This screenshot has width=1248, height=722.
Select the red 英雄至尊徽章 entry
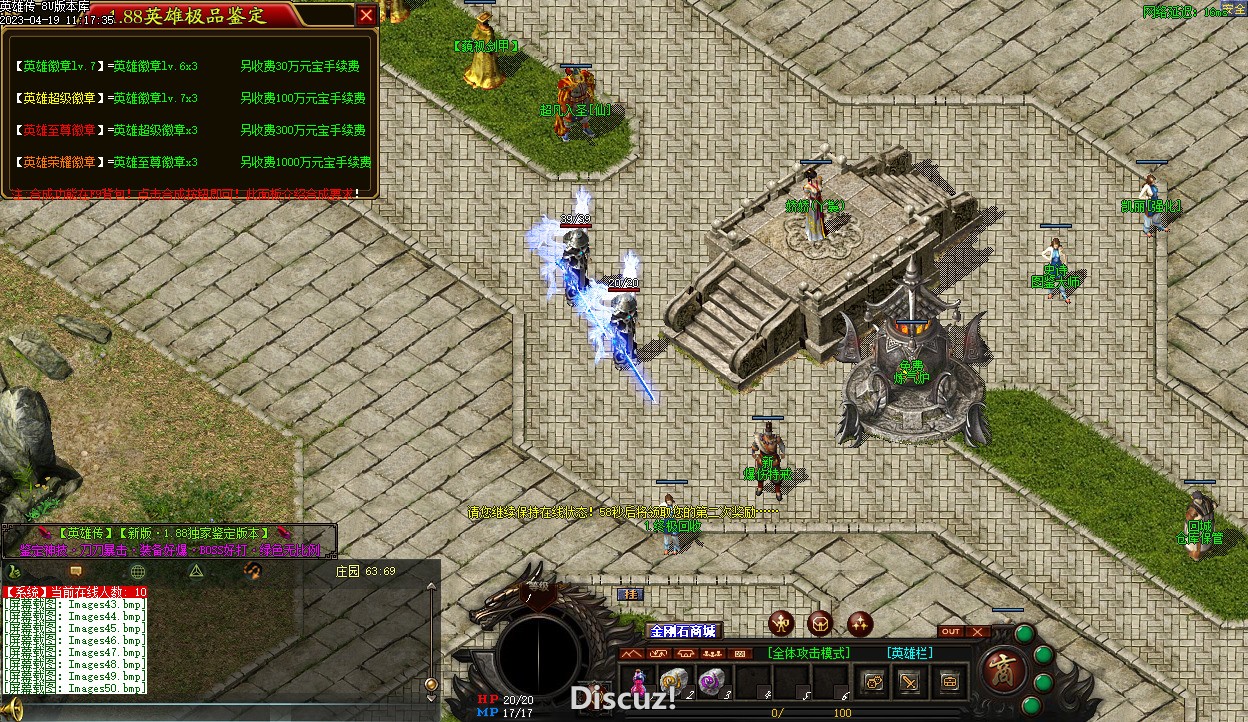pos(58,131)
